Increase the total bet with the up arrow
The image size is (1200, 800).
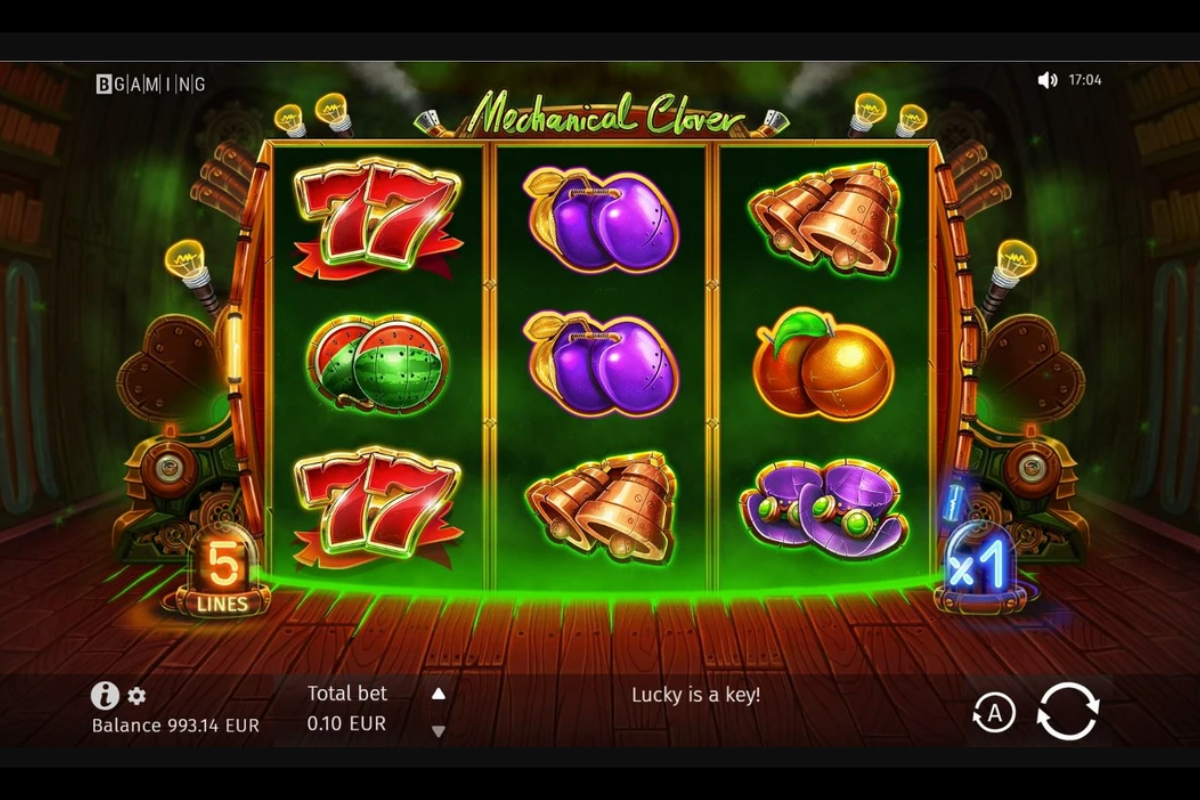pyautogui.click(x=438, y=693)
